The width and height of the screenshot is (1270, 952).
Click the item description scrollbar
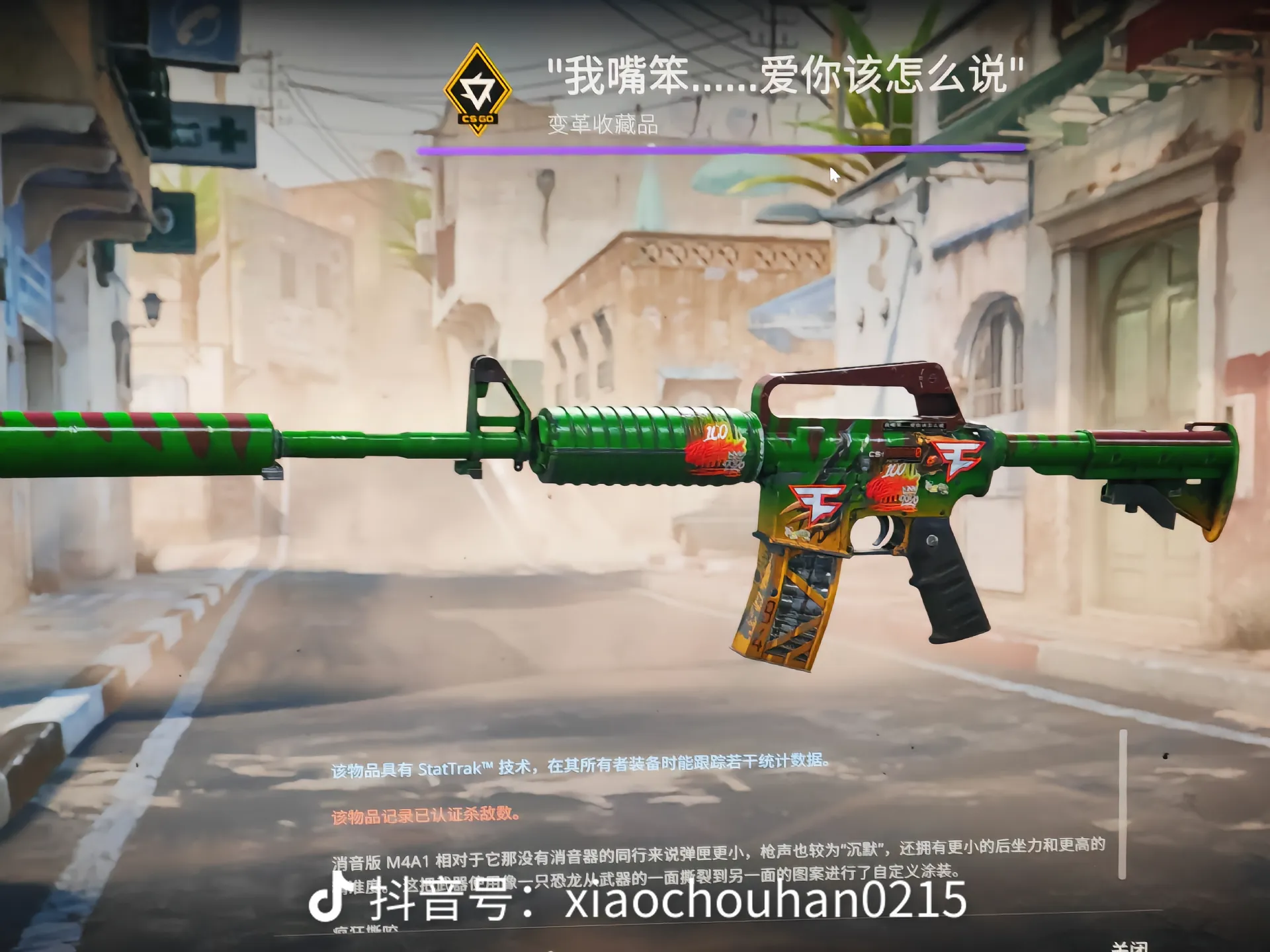pos(1122,804)
